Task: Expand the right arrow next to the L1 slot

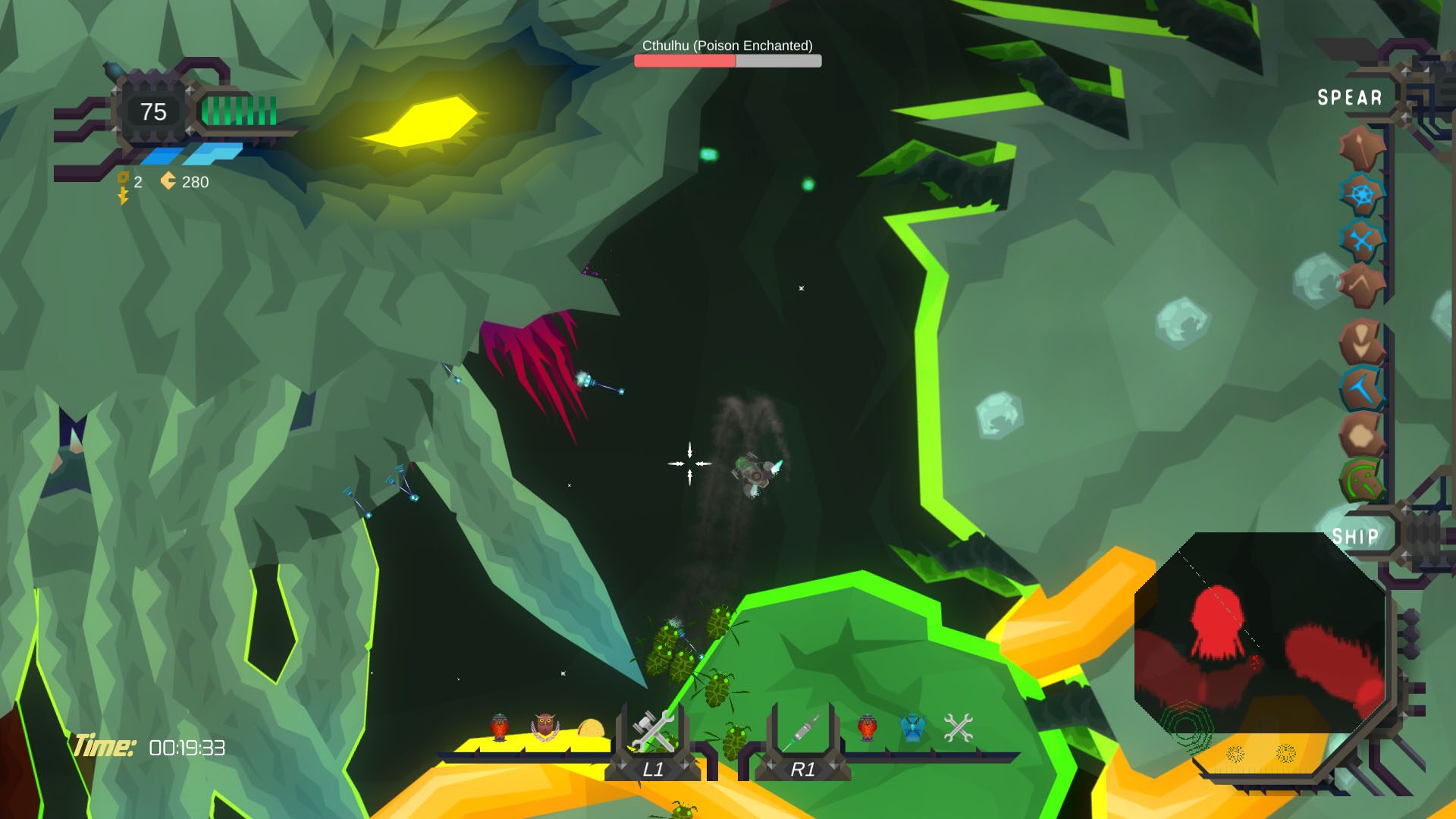Action: pyautogui.click(x=686, y=764)
